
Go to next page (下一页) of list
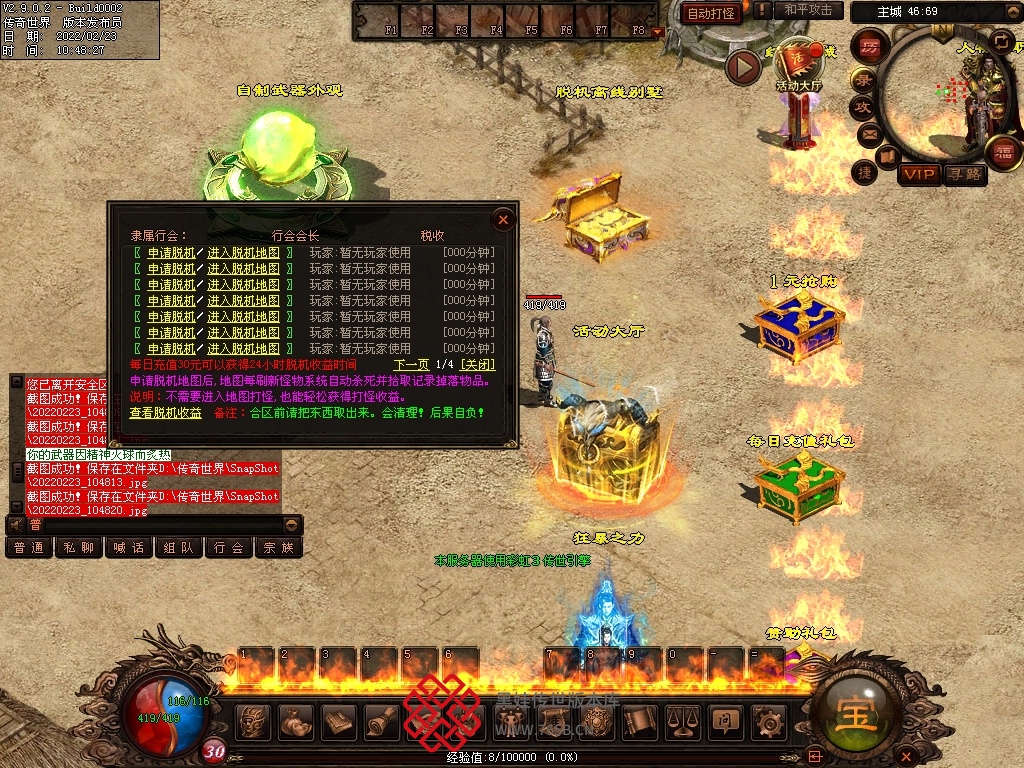(x=411, y=365)
